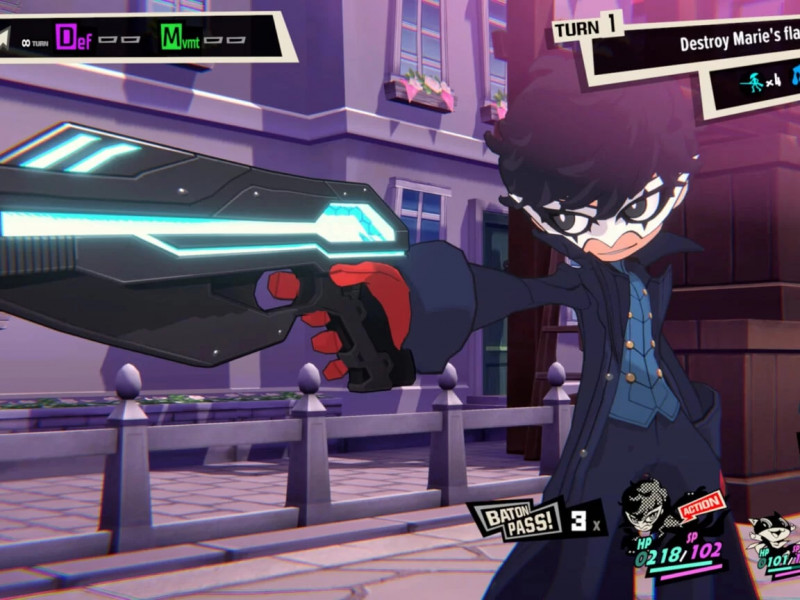Click the teal enemy count icon
The height and width of the screenshot is (600, 800).
pyautogui.click(x=752, y=83)
